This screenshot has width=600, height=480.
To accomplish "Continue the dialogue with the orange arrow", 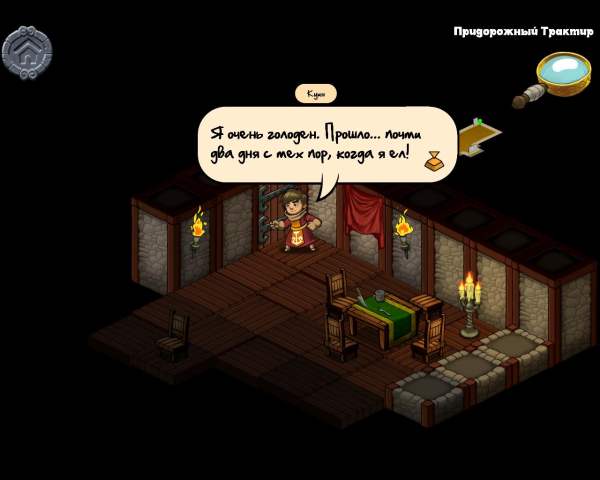I will tap(434, 160).
